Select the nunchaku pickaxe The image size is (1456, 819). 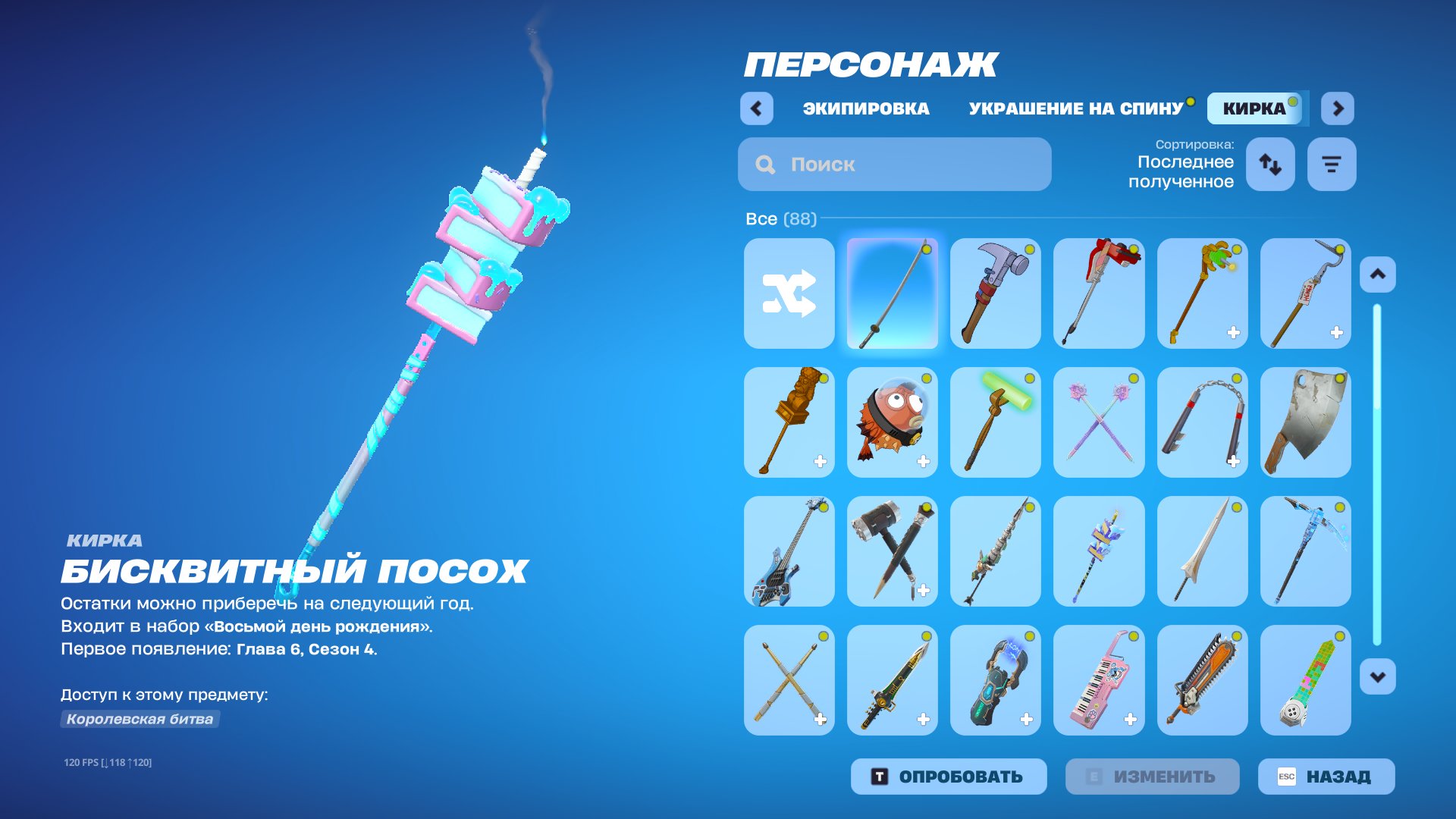pos(1201,422)
